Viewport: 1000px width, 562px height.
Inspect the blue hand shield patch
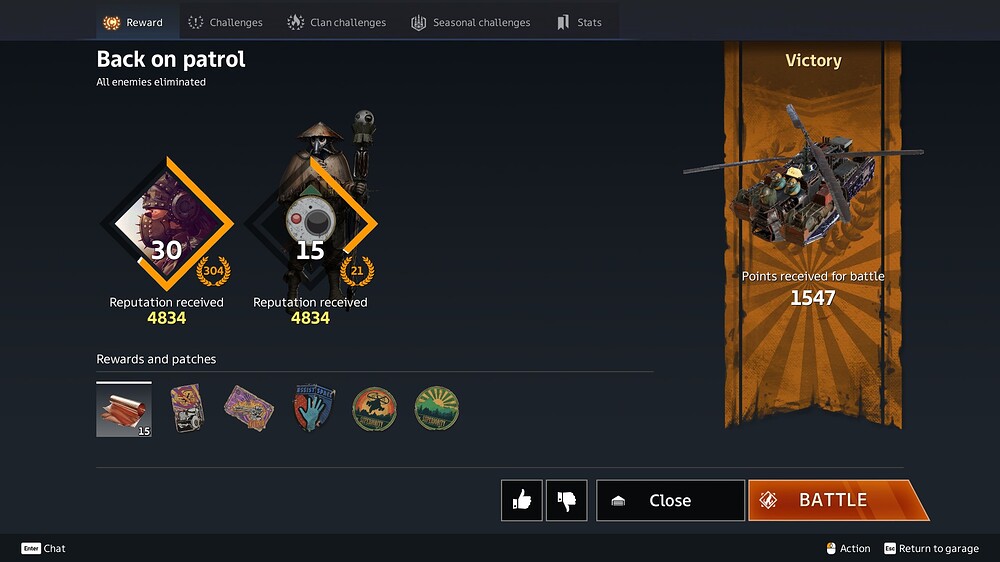point(314,409)
